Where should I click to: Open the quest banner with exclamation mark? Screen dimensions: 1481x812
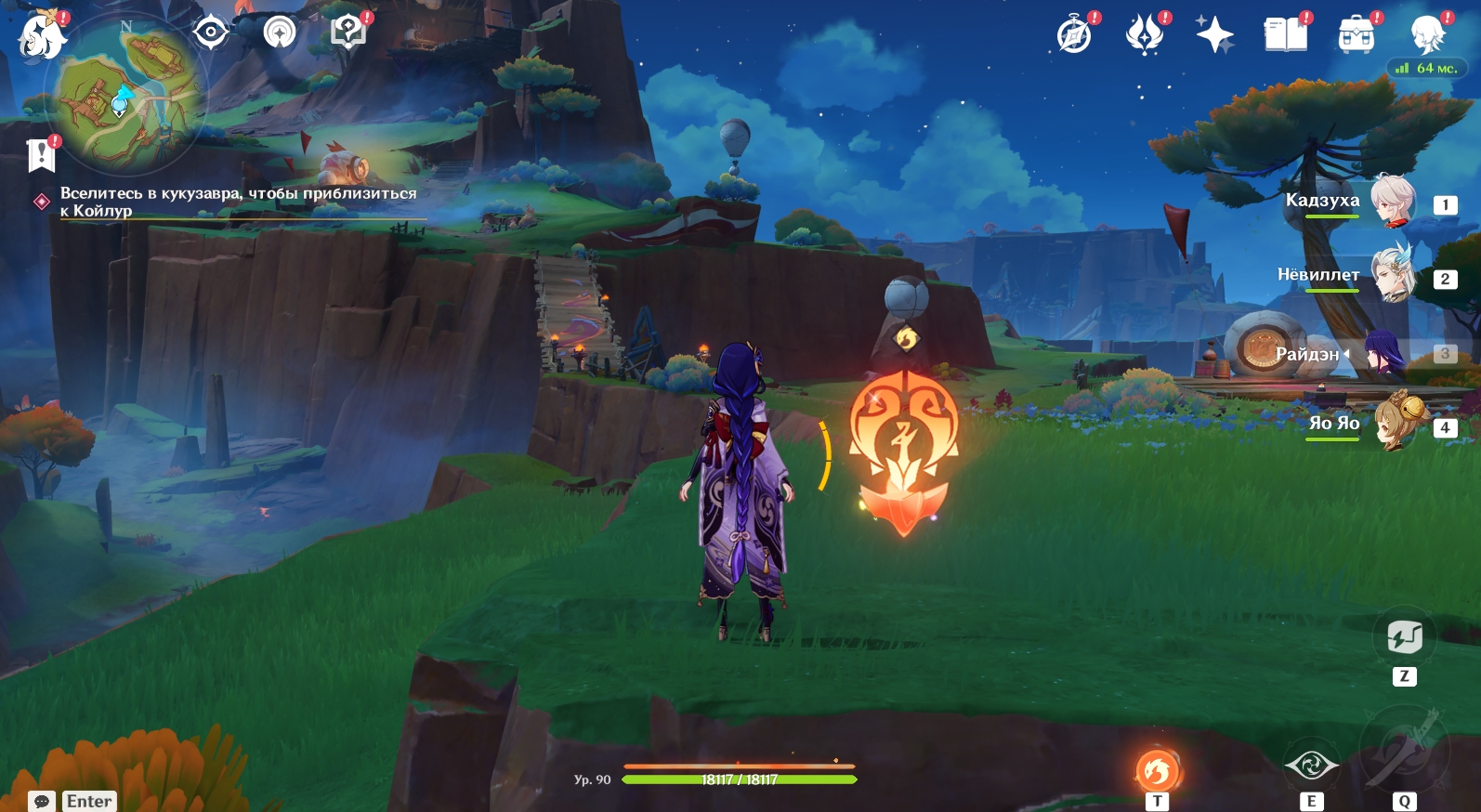[x=42, y=154]
